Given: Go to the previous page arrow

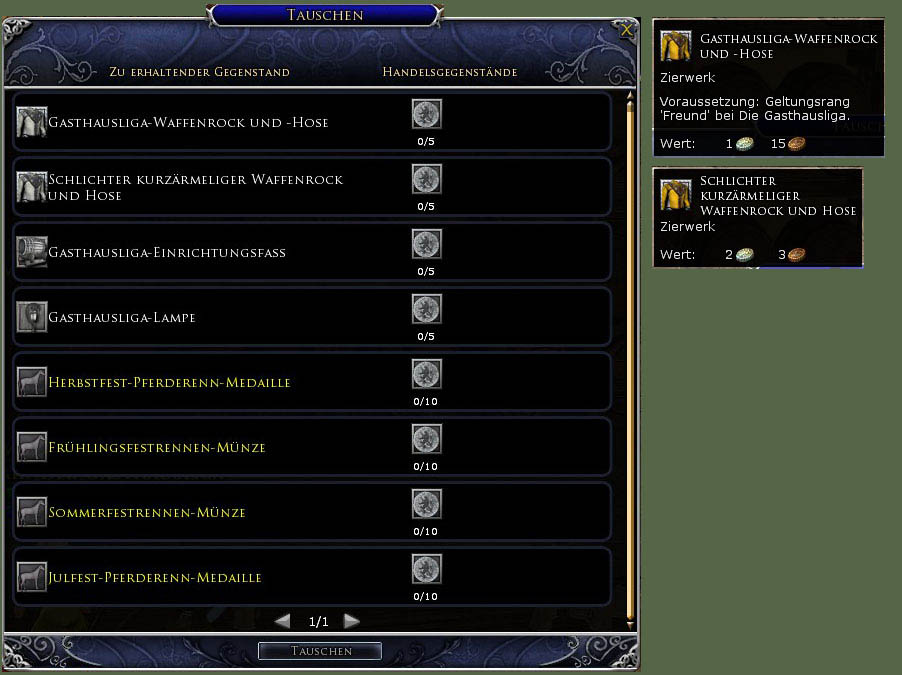Looking at the screenshot, I should coord(282,621).
